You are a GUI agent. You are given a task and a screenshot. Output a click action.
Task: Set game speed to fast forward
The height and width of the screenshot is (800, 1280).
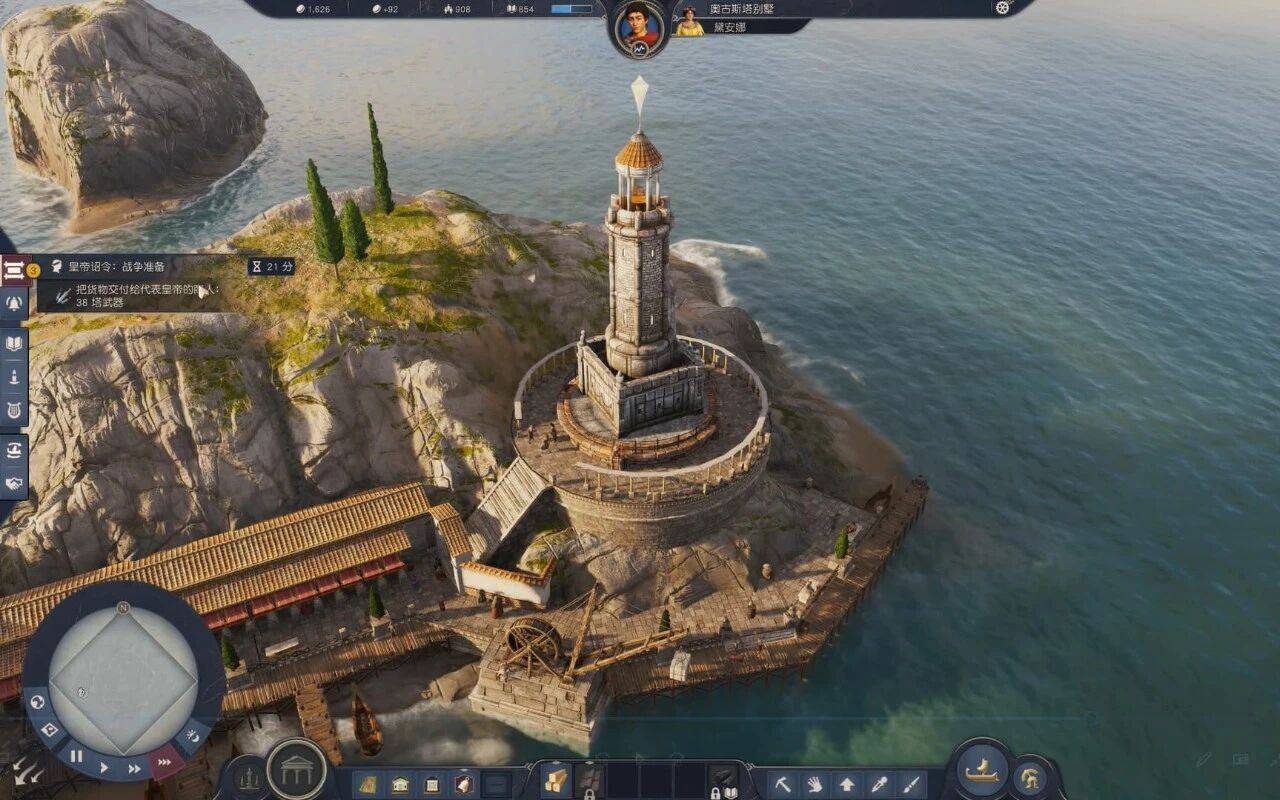click(134, 769)
